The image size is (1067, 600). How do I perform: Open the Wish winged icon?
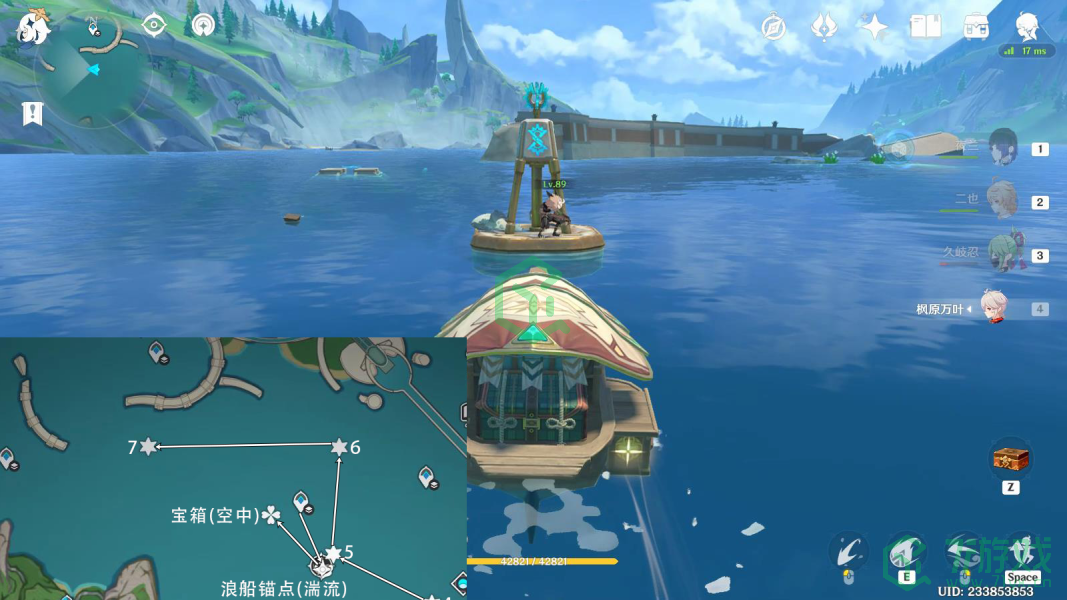824,27
